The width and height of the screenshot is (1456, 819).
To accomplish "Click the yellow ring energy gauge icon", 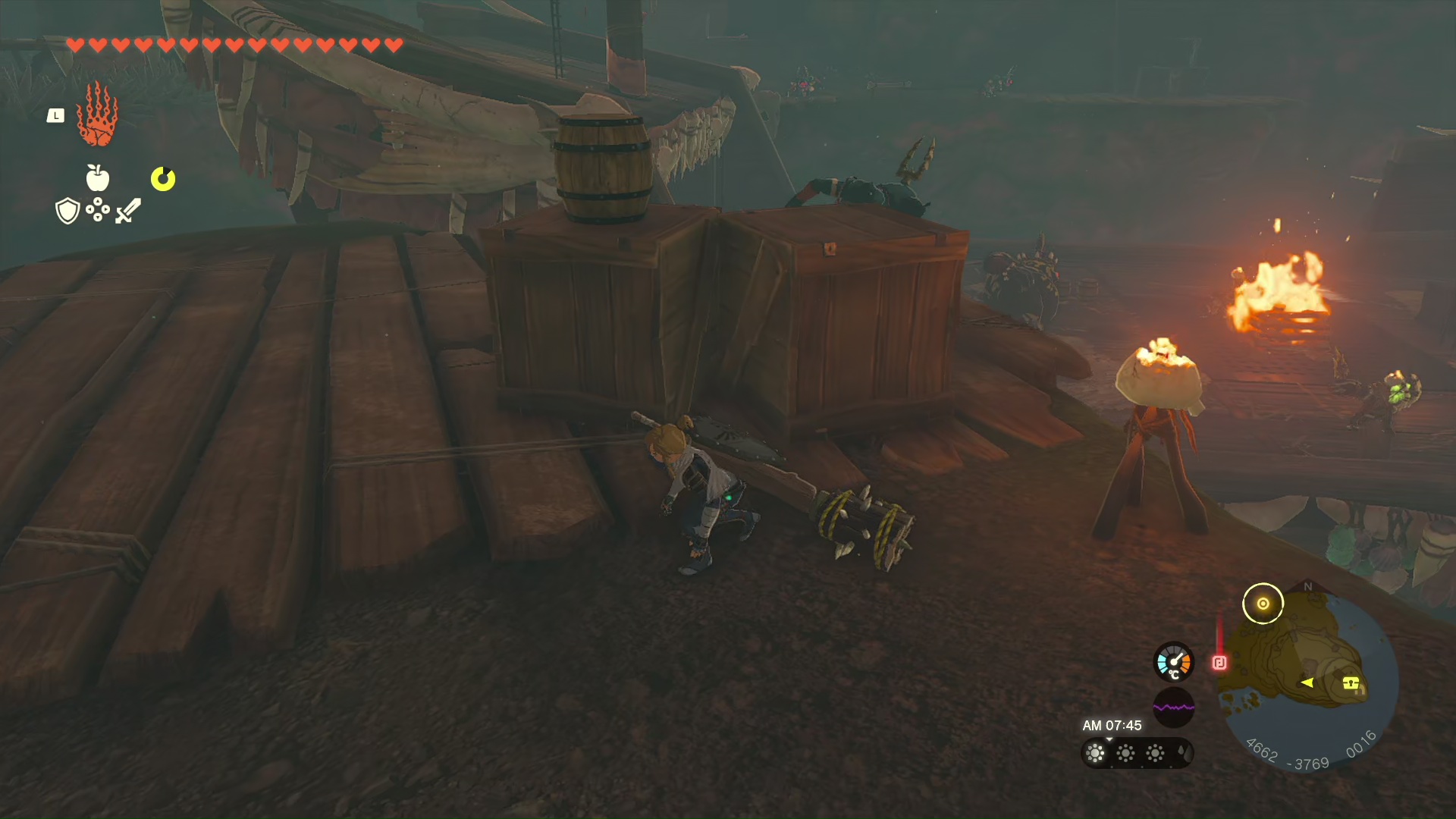I will pos(163,179).
